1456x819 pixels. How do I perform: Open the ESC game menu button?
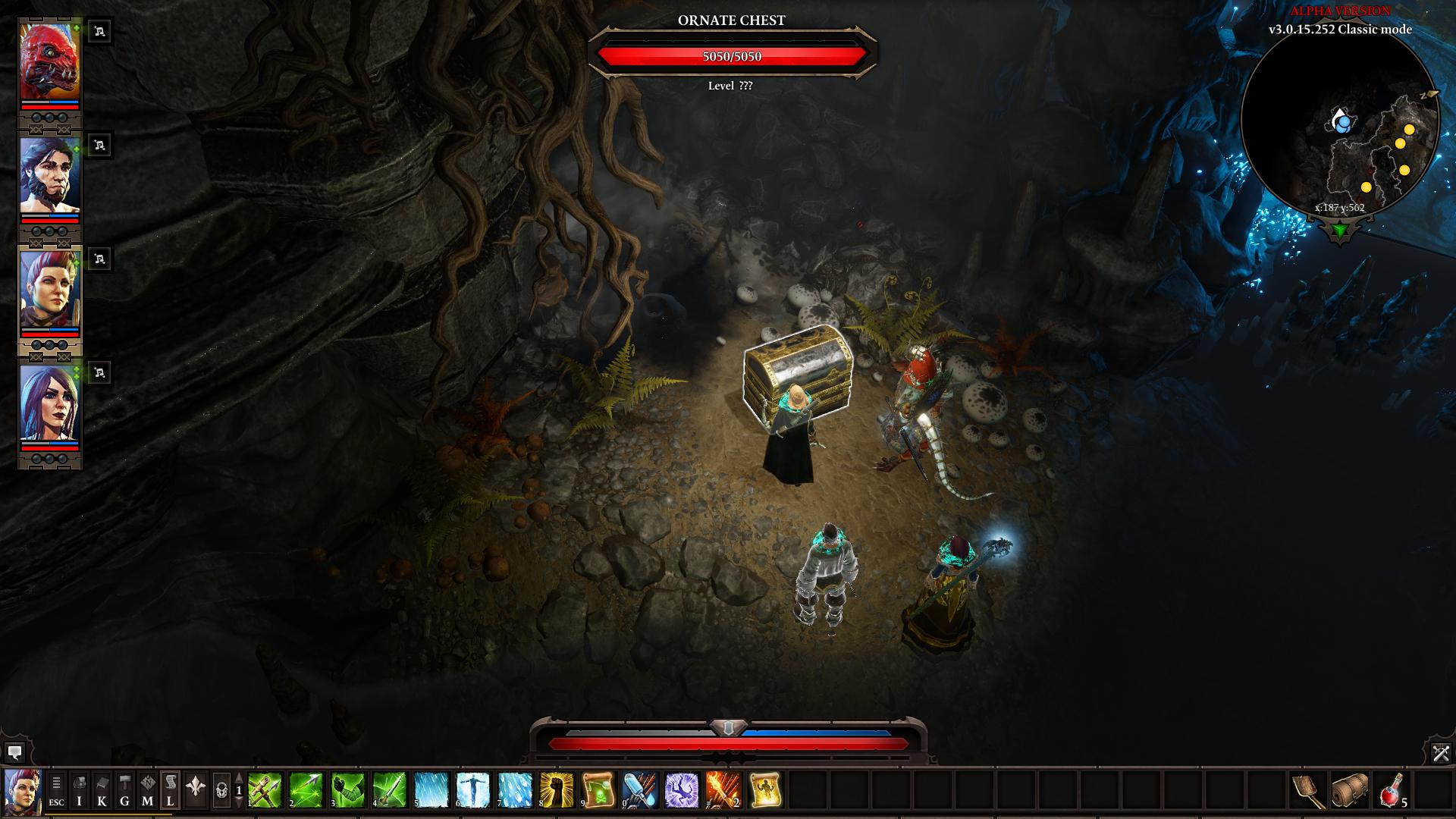point(56,790)
